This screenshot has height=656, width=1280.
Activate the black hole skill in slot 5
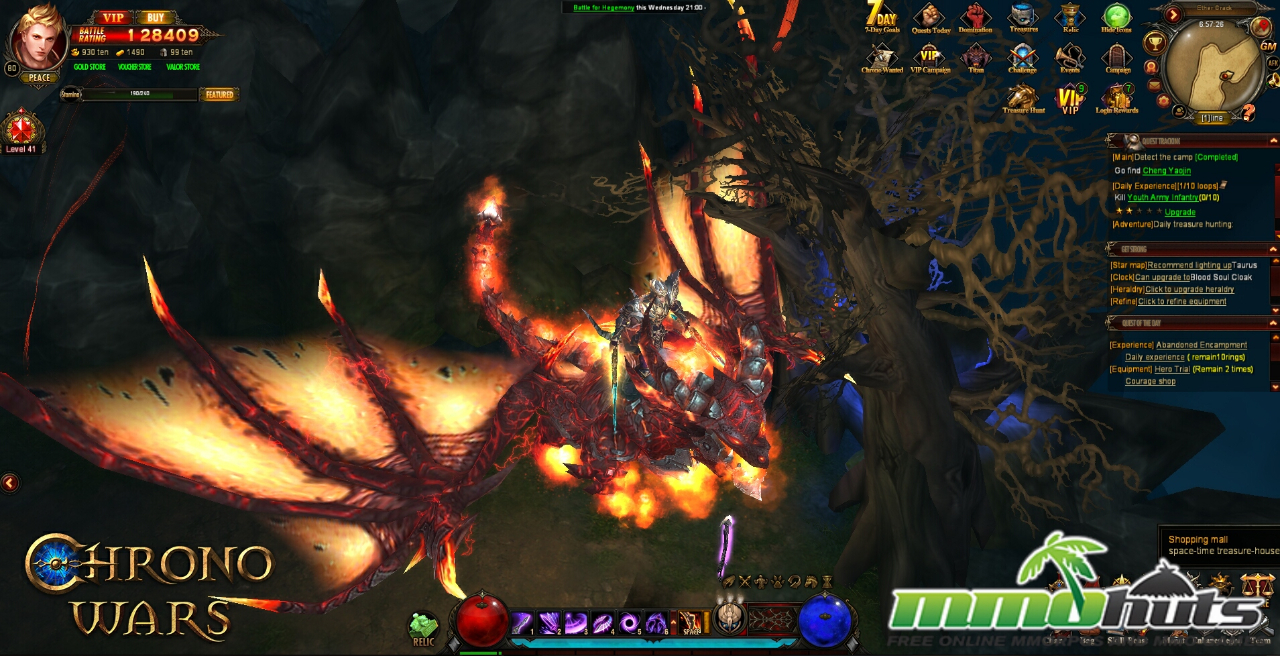pos(629,624)
